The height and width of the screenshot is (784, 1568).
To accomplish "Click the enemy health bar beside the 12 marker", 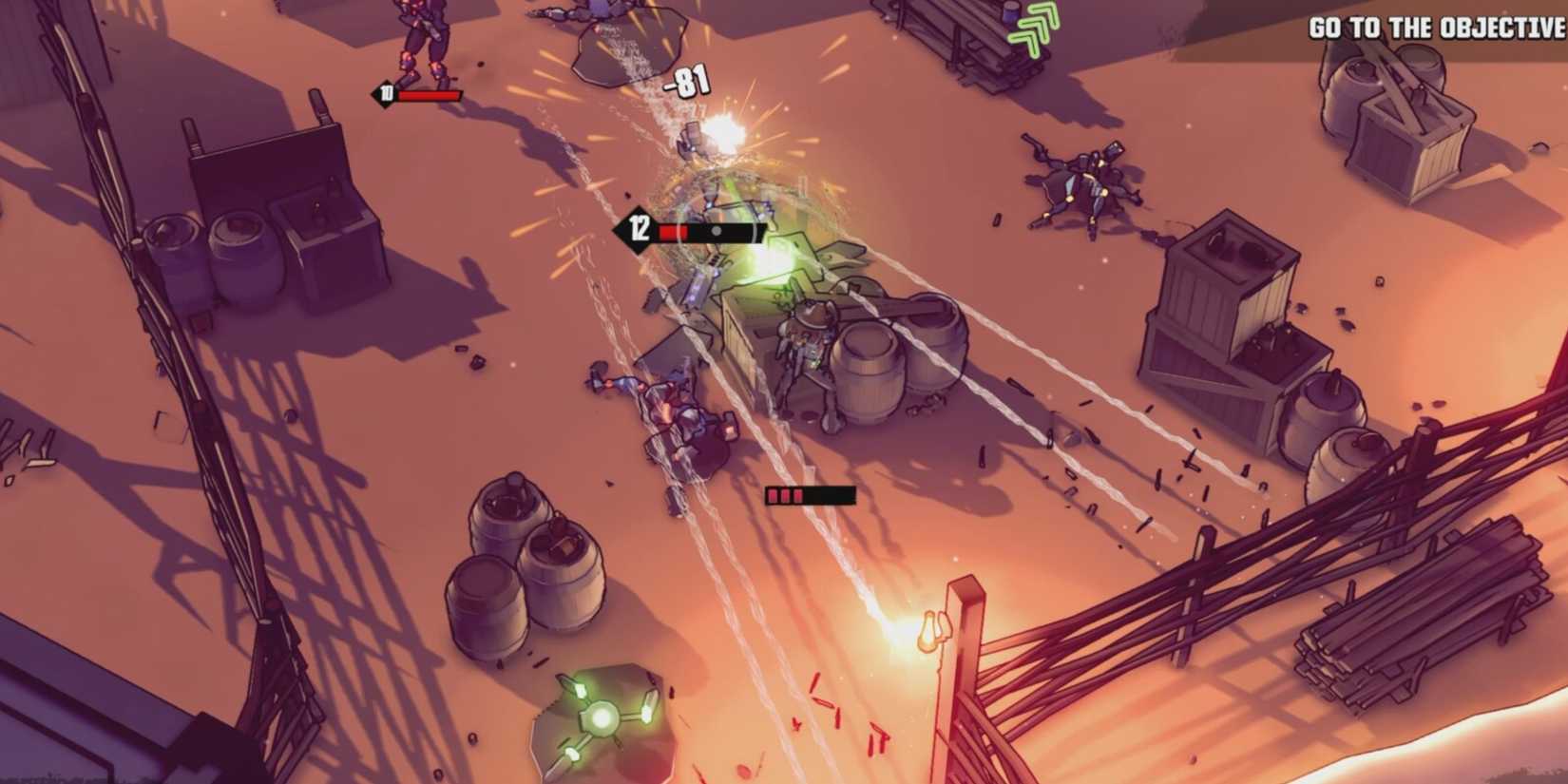I will click(x=711, y=228).
